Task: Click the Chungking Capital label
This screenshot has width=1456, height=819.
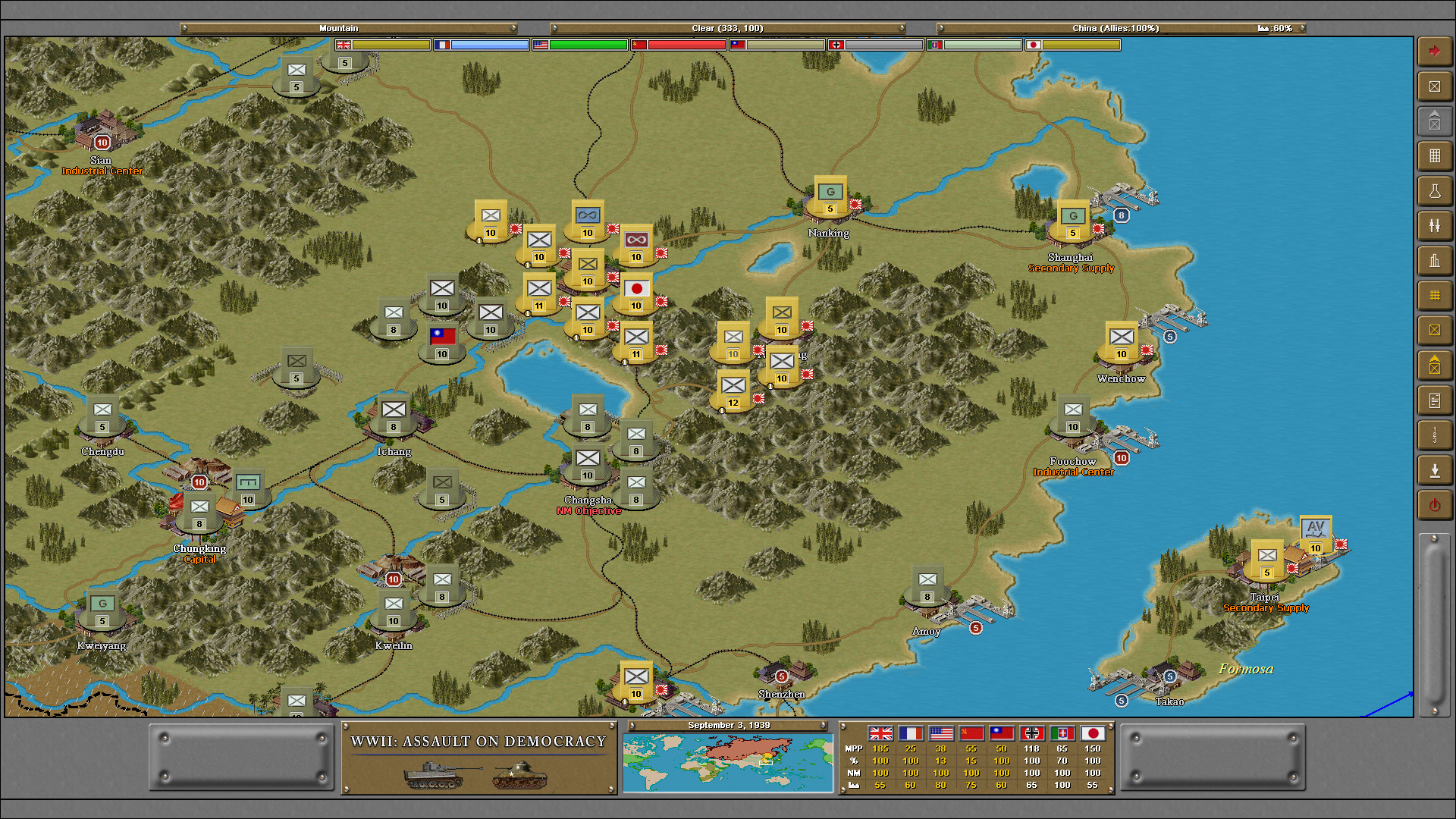Action: tap(200, 554)
